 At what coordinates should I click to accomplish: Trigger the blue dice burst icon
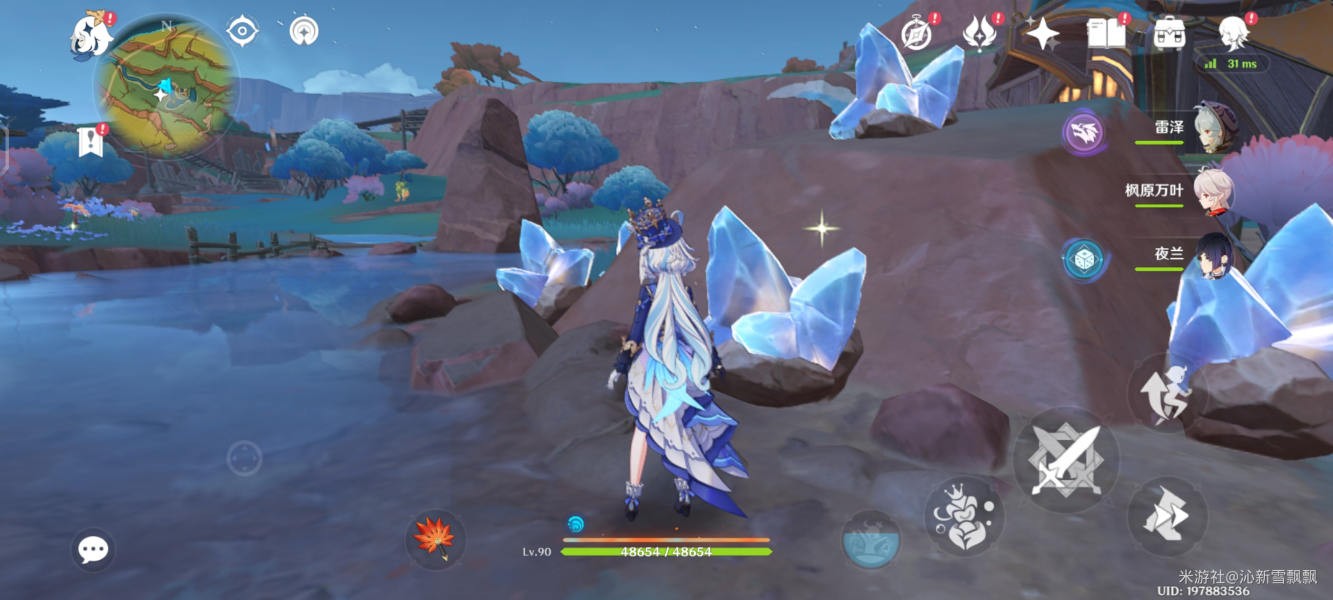point(1083,259)
